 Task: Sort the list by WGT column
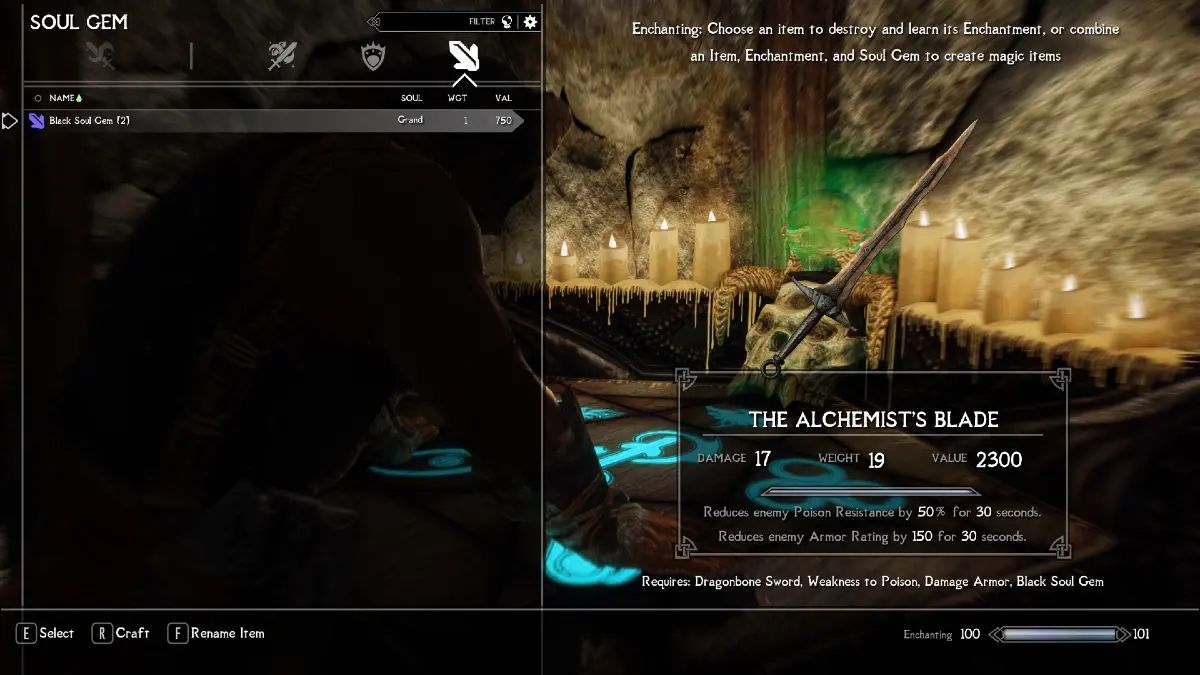(457, 98)
